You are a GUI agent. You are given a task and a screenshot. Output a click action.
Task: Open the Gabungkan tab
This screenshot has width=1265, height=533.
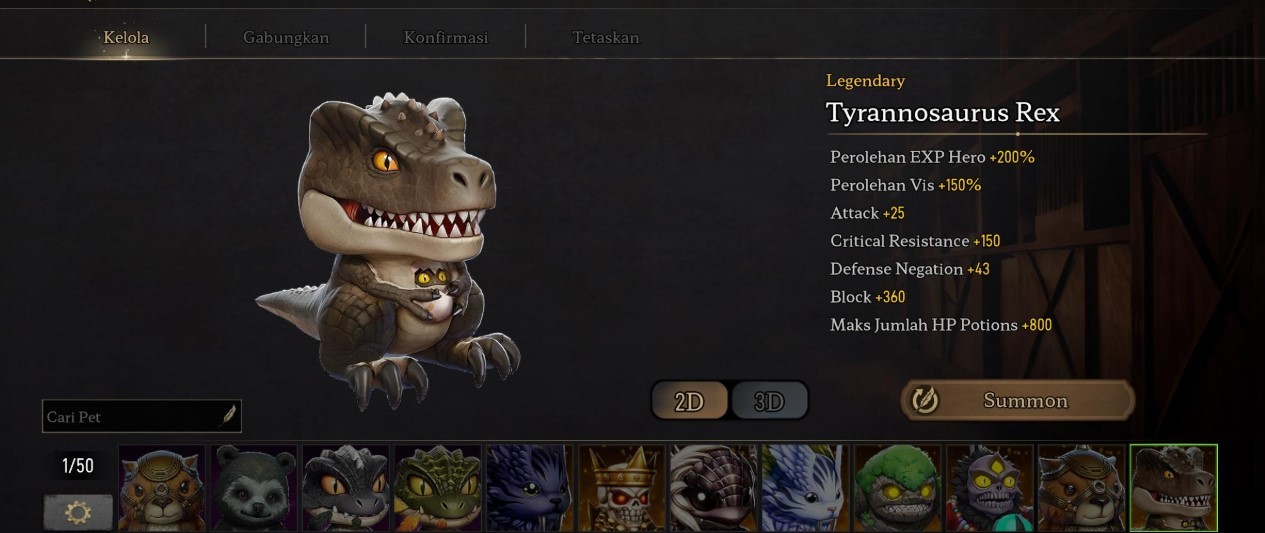pyautogui.click(x=286, y=38)
